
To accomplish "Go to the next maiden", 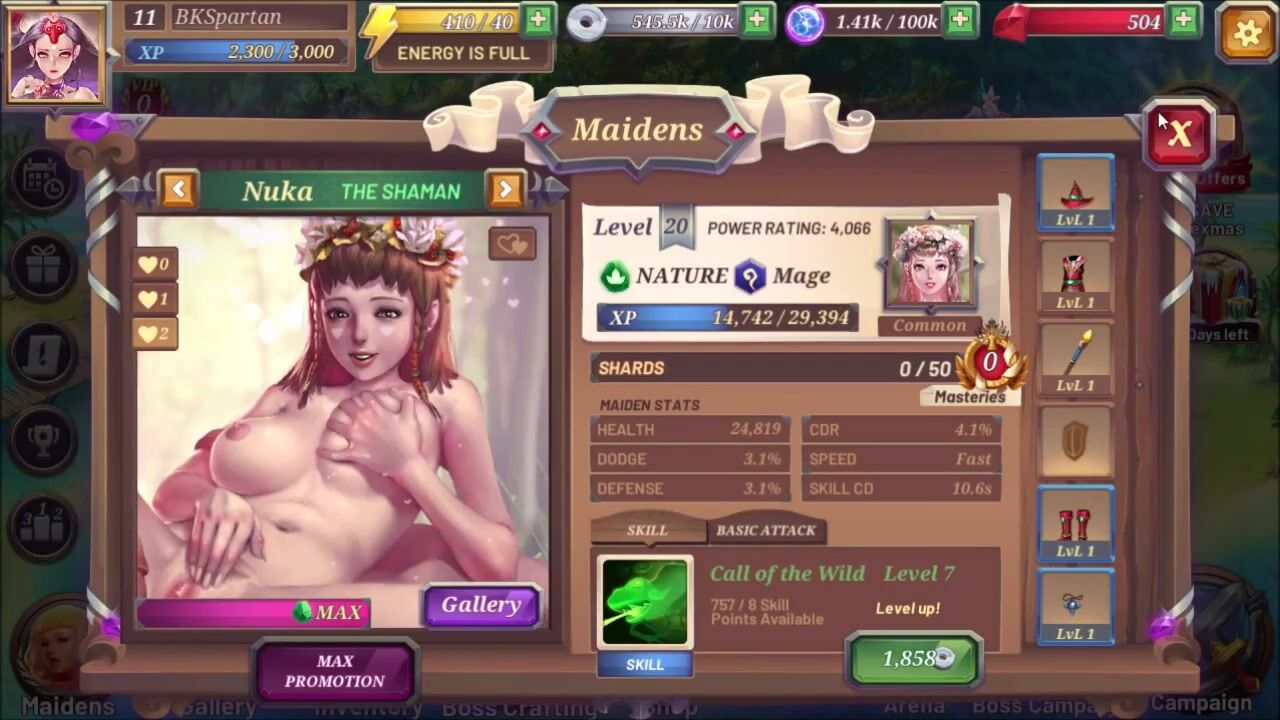I will 505,189.
